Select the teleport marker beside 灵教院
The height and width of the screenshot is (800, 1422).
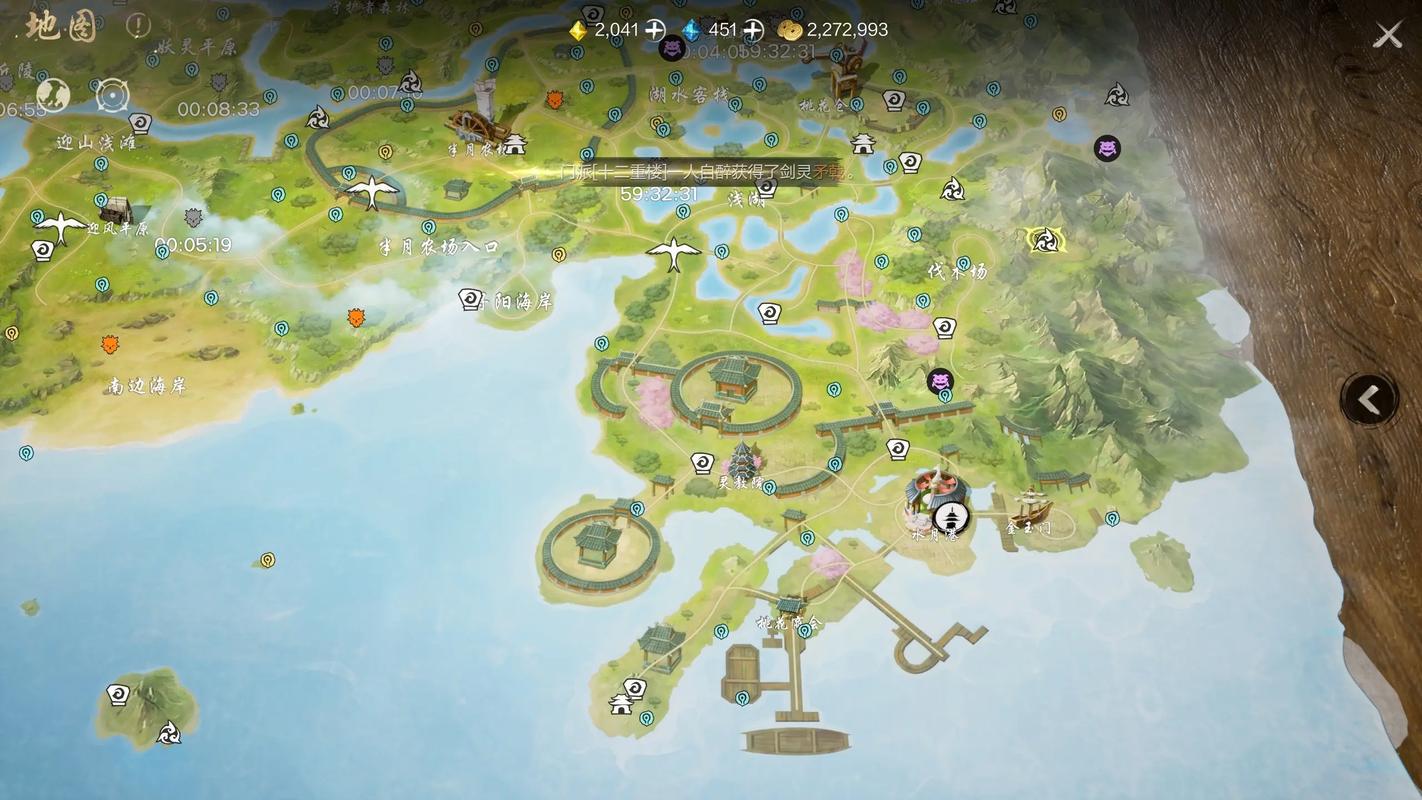(702, 463)
